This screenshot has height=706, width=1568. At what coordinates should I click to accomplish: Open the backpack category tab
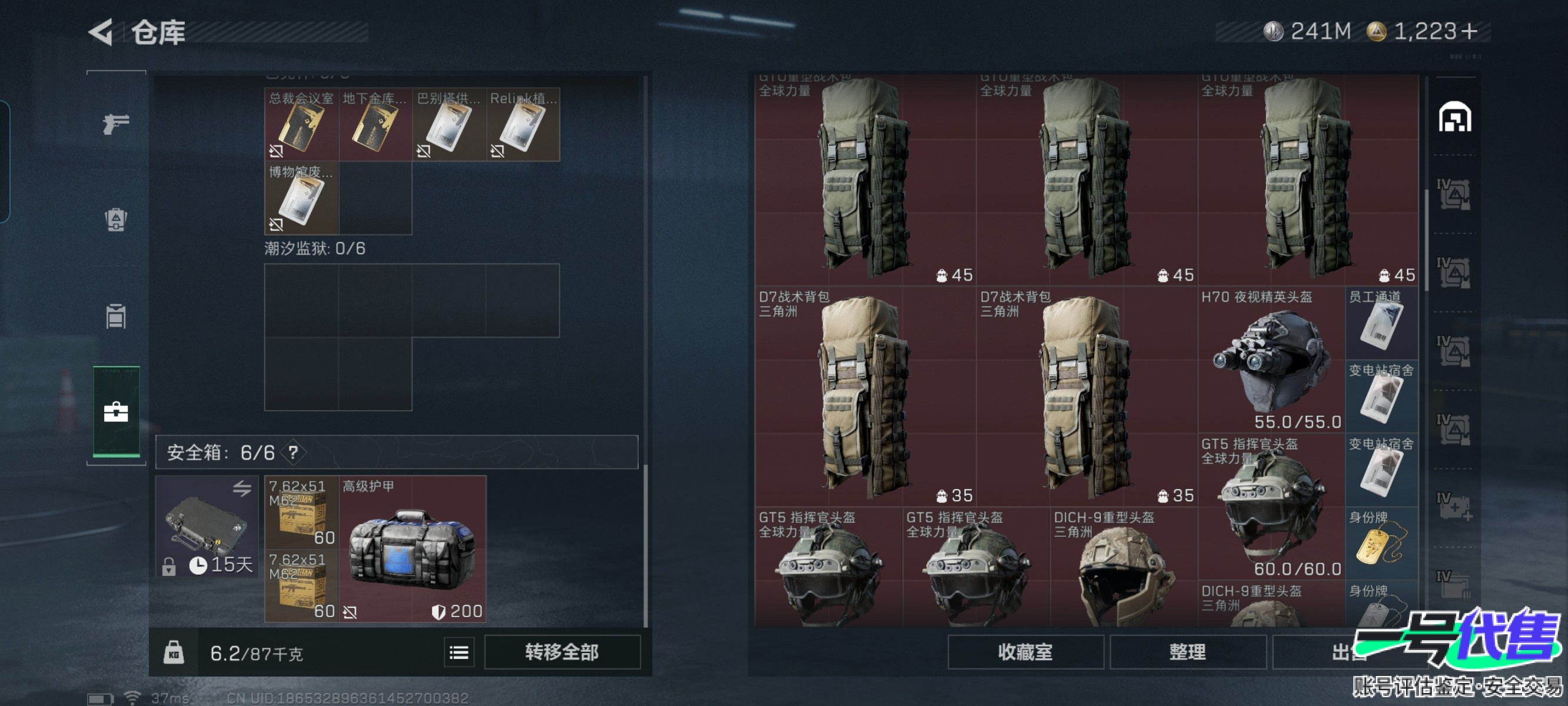coord(115,219)
